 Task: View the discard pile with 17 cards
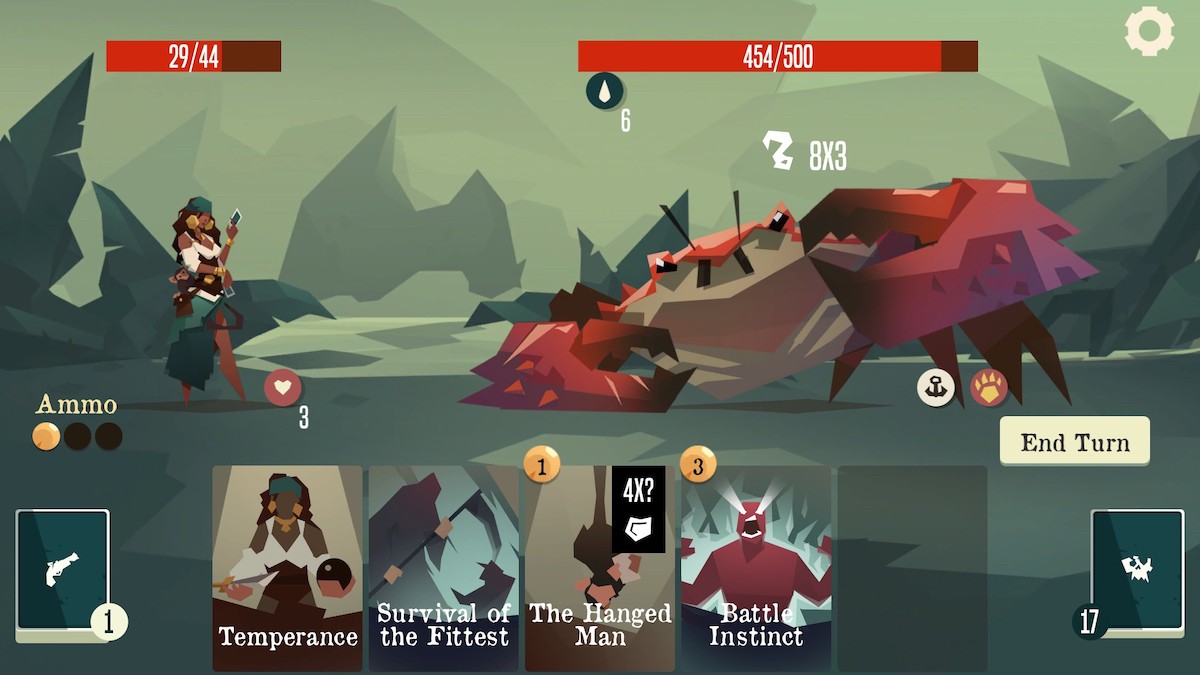click(1137, 572)
